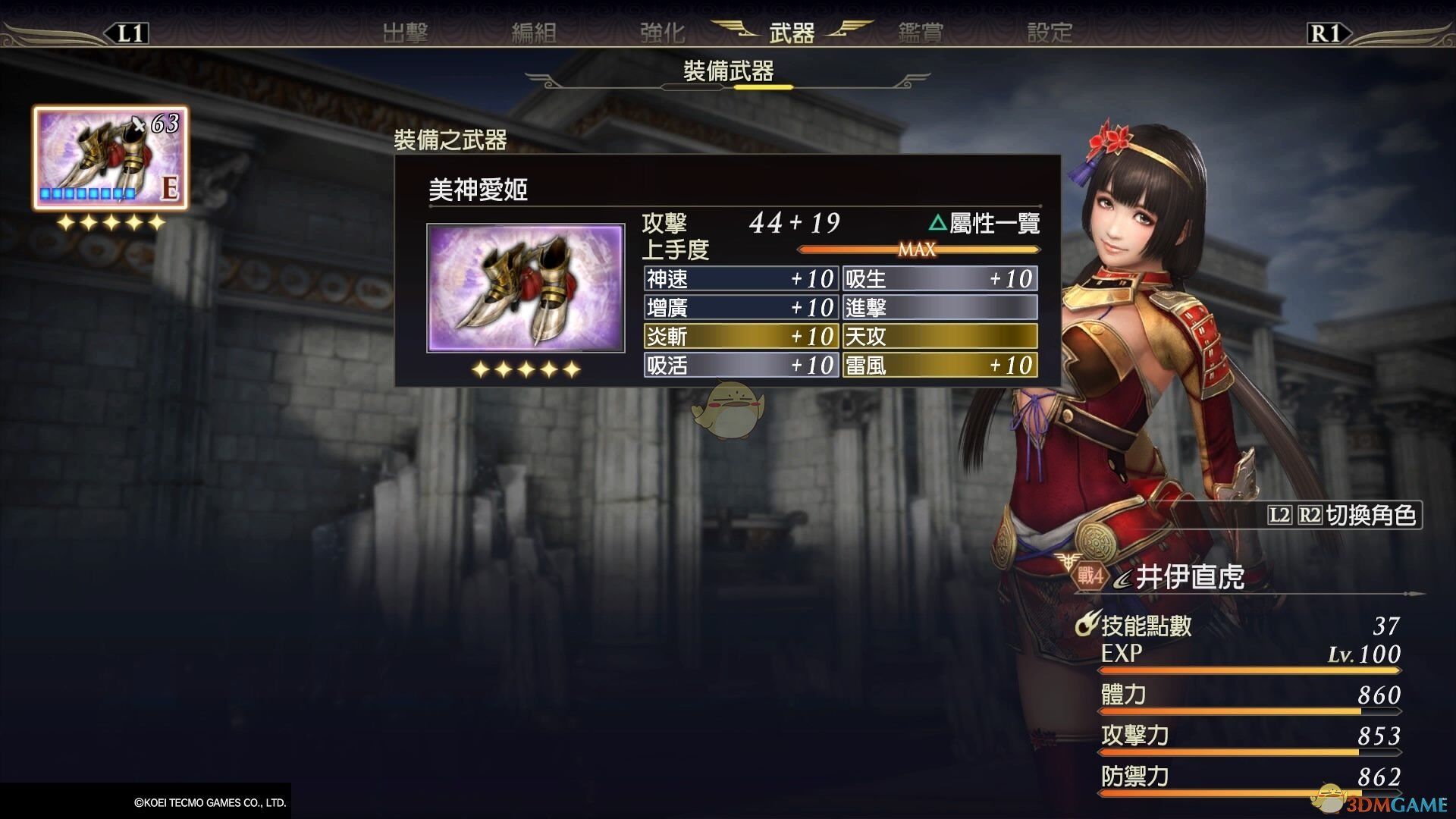
Task: Select the 強化 tab
Action: pos(662,33)
